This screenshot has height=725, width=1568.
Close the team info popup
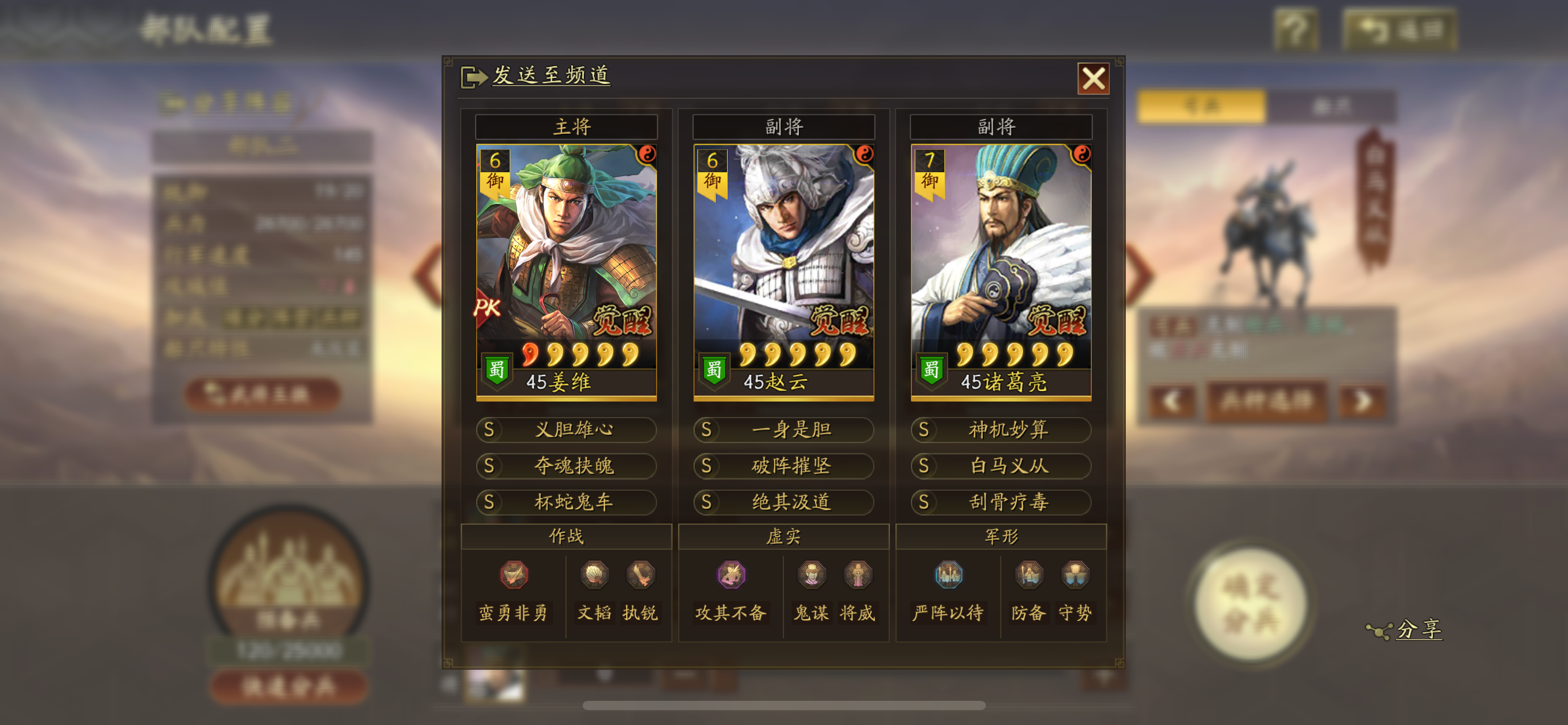pyautogui.click(x=1093, y=79)
